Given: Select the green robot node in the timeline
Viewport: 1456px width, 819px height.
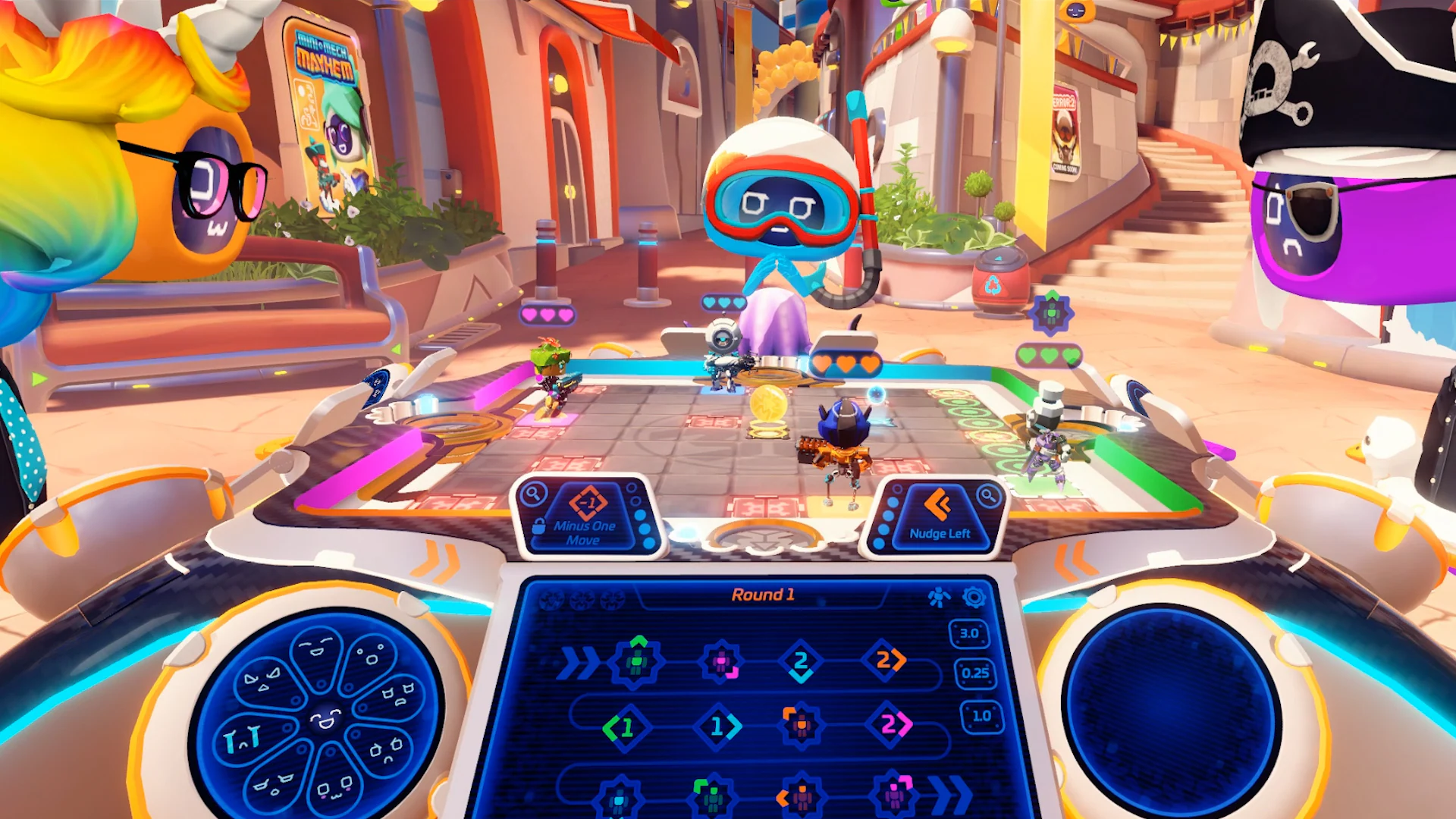Looking at the screenshot, I should coord(636,661).
